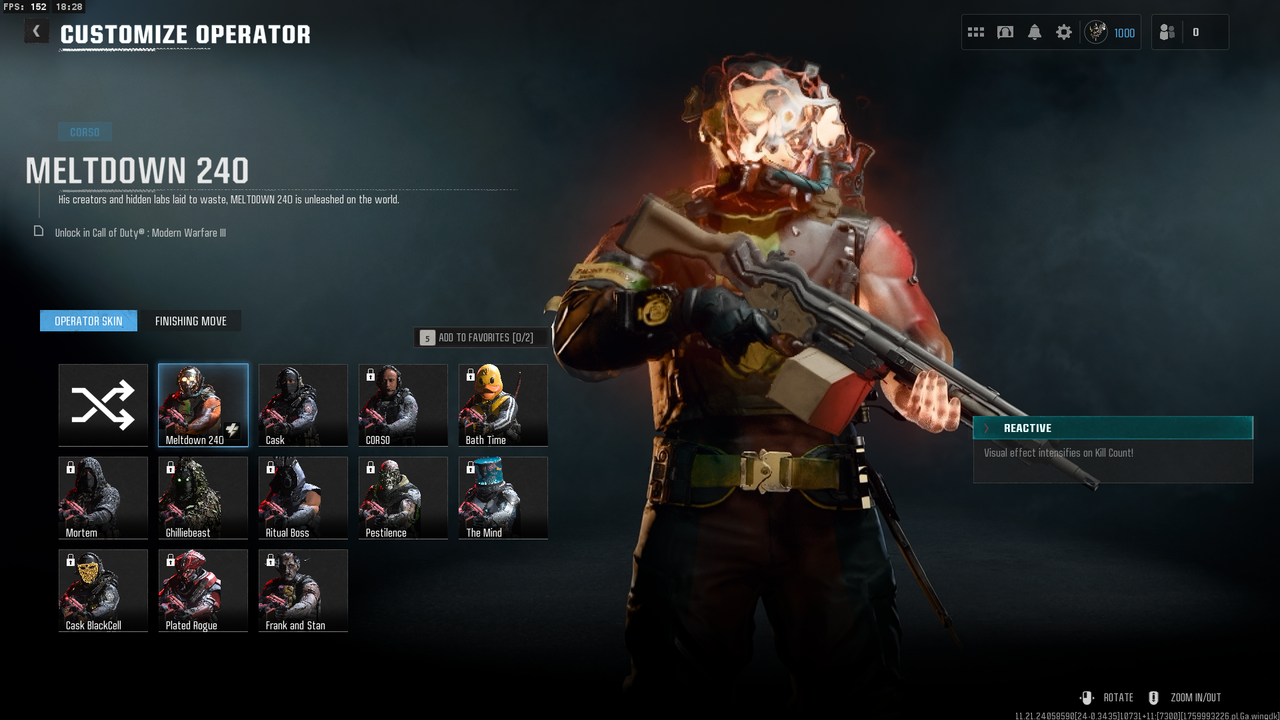The width and height of the screenshot is (1280, 720).
Task: Choose the Ritual Boss skin
Action: point(303,498)
